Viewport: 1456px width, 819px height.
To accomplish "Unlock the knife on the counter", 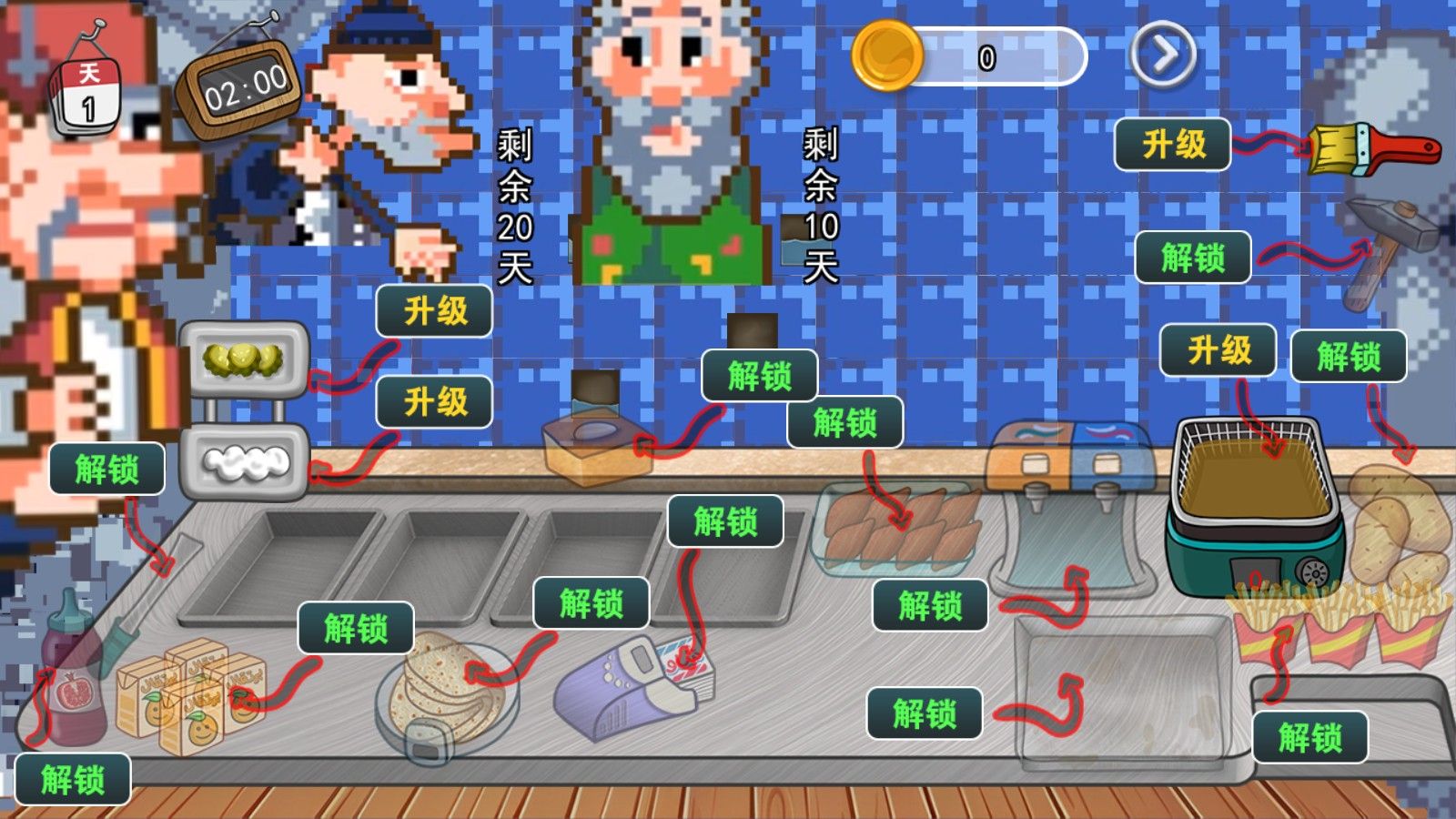I will [106, 470].
